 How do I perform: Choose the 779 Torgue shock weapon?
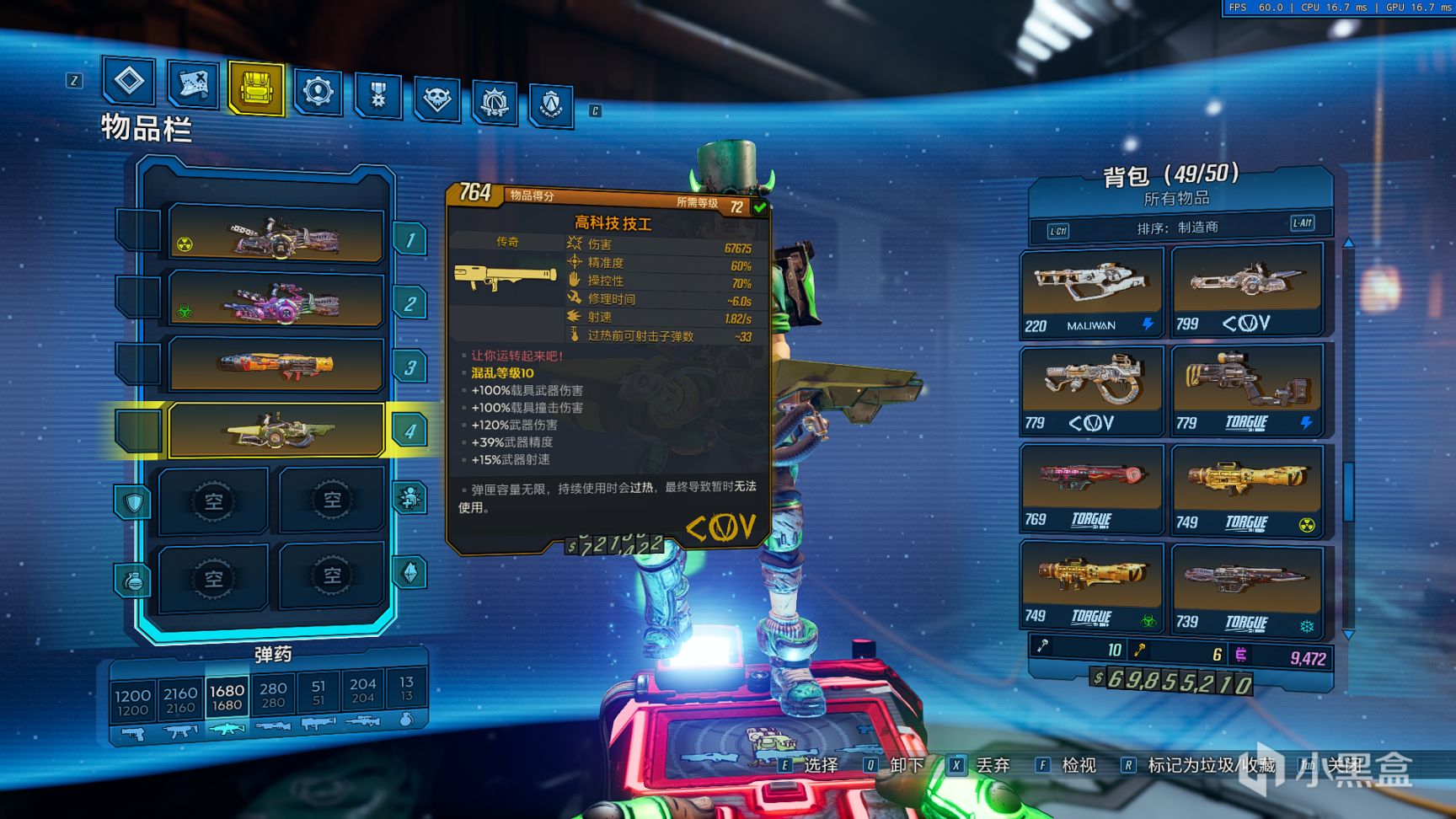pyautogui.click(x=1245, y=388)
